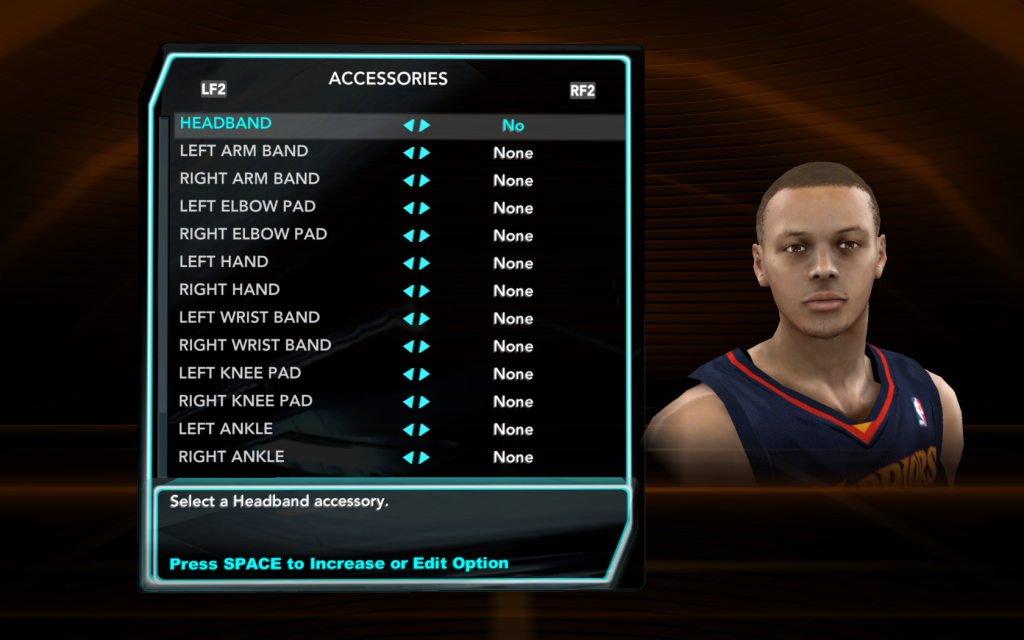Cycle Right Wrist Band to next option

[425, 347]
